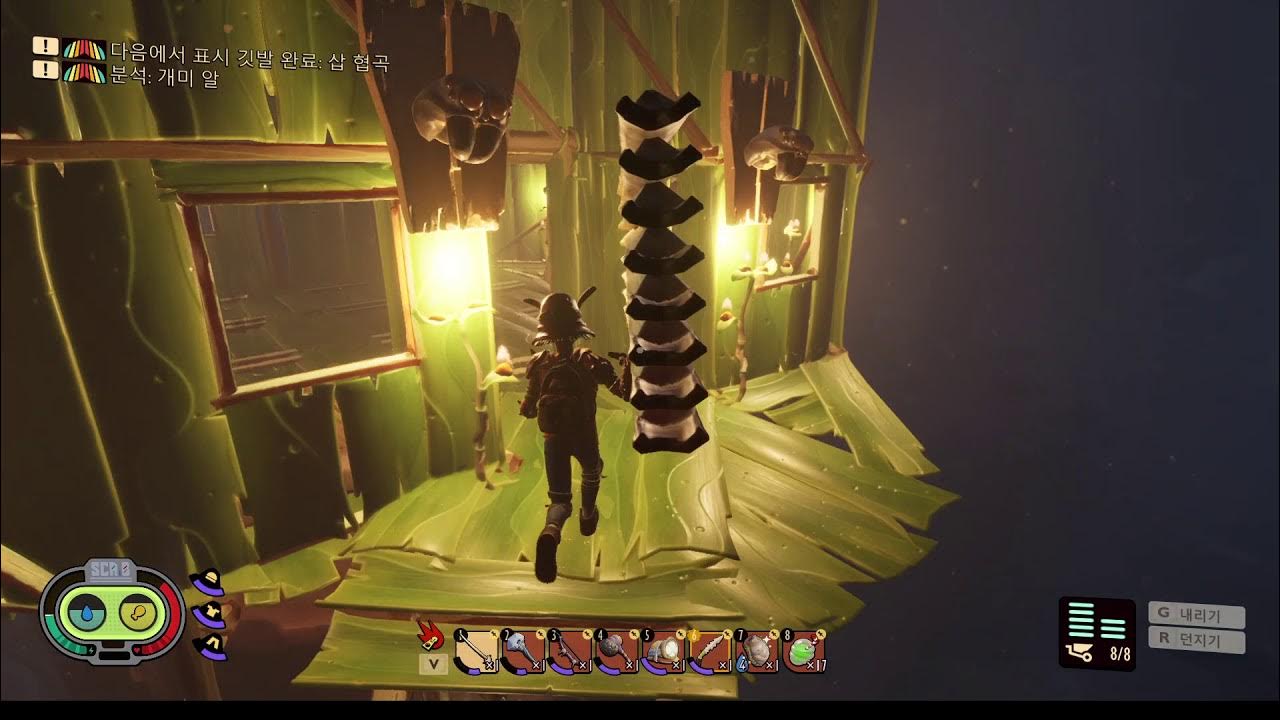Pick the rock item in slot 7
Image resolution: width=1280 pixels, height=720 pixels.
coord(756,652)
